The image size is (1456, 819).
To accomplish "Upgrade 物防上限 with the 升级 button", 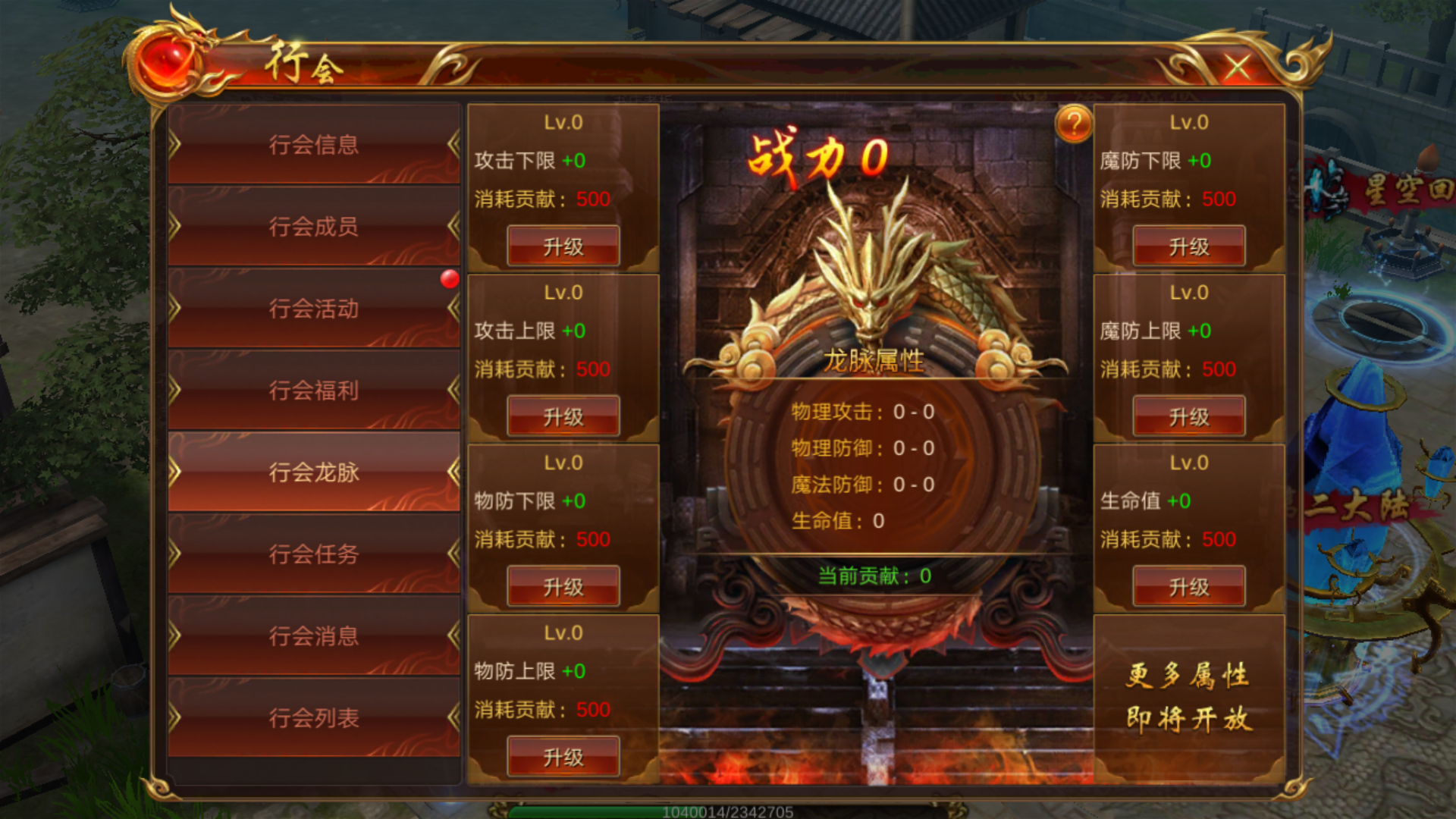I will coord(563,757).
